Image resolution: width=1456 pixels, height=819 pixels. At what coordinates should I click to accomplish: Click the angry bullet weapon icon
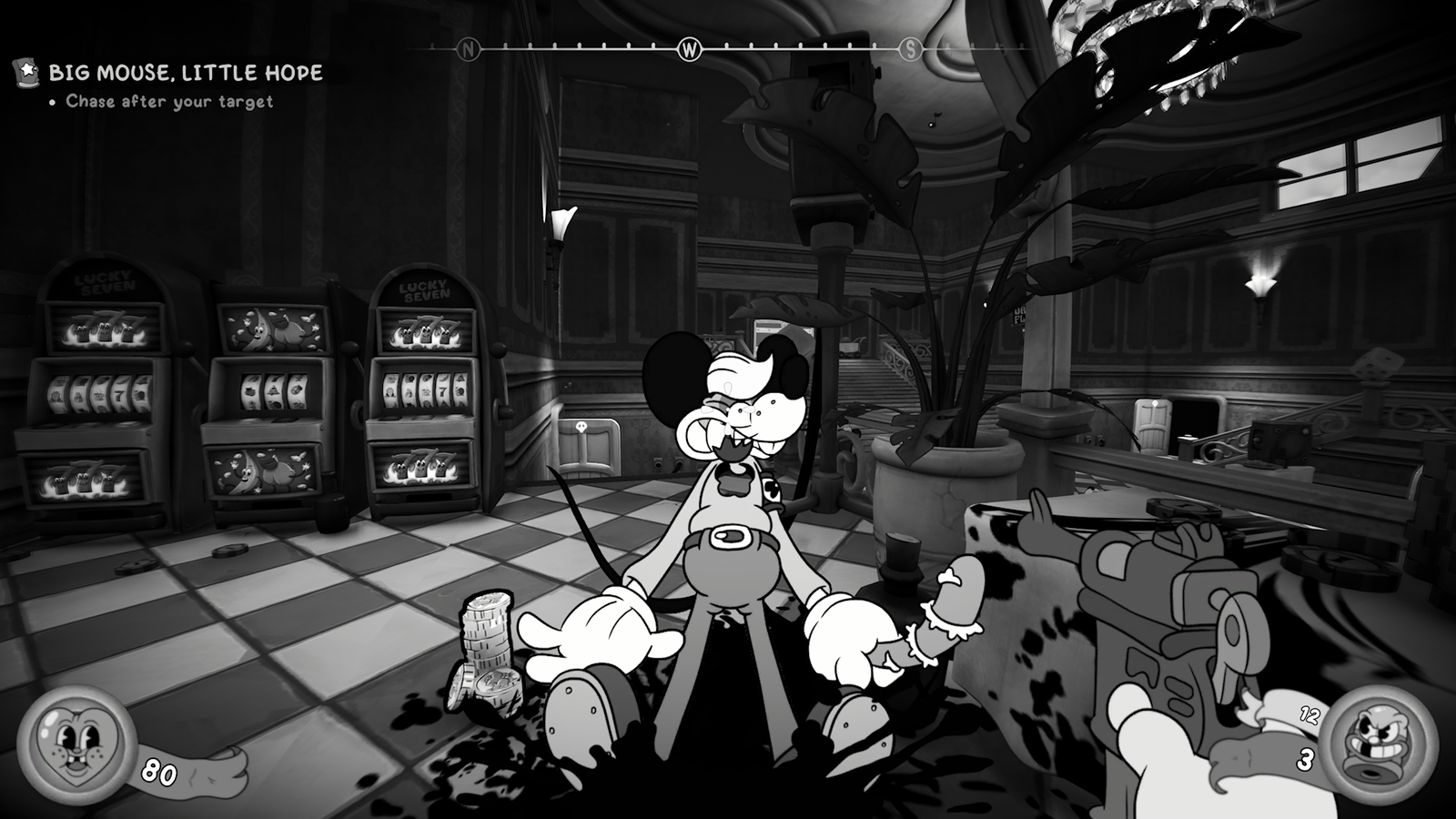[x=1365, y=743]
